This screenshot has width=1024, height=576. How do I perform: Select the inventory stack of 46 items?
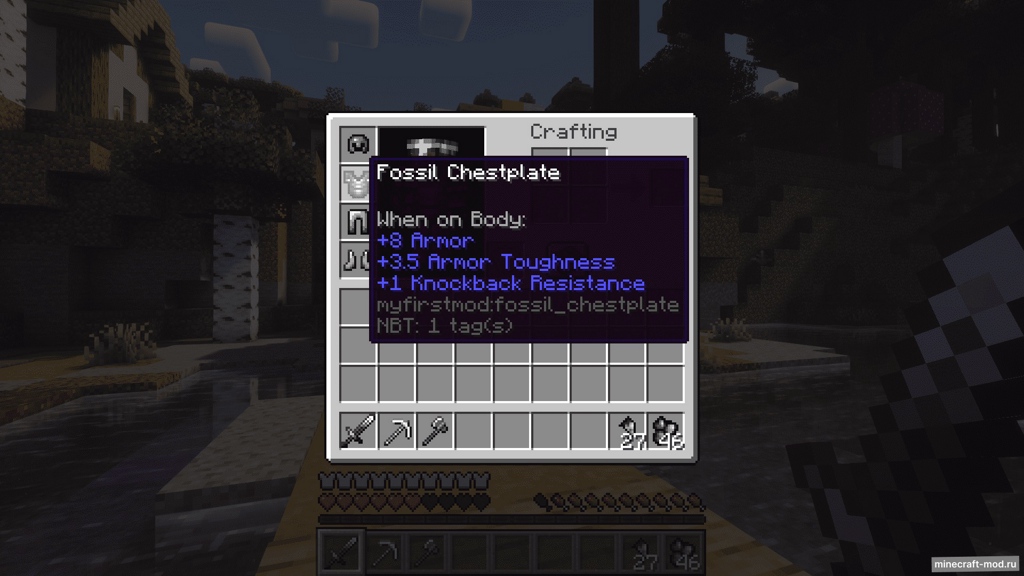[666, 431]
